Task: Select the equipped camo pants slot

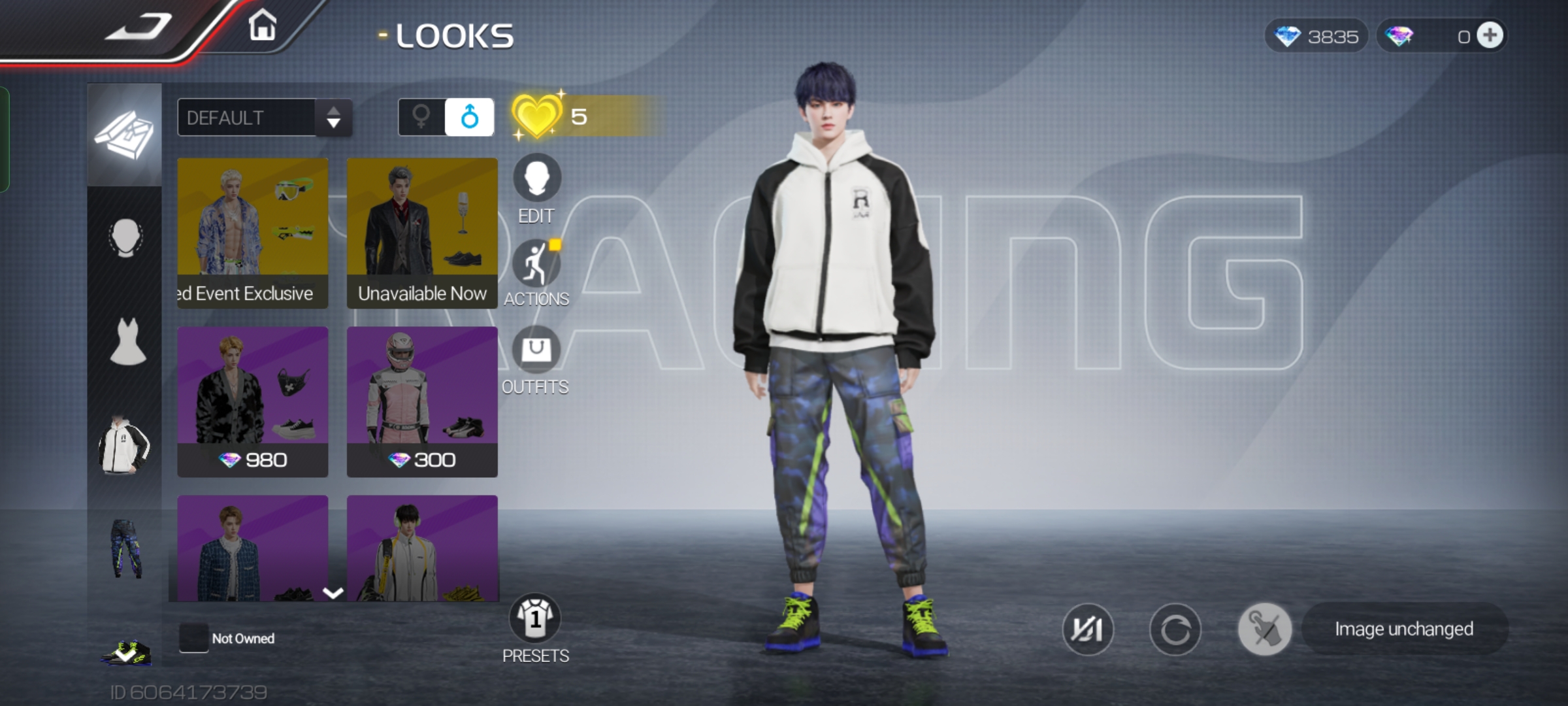Action: (x=126, y=549)
